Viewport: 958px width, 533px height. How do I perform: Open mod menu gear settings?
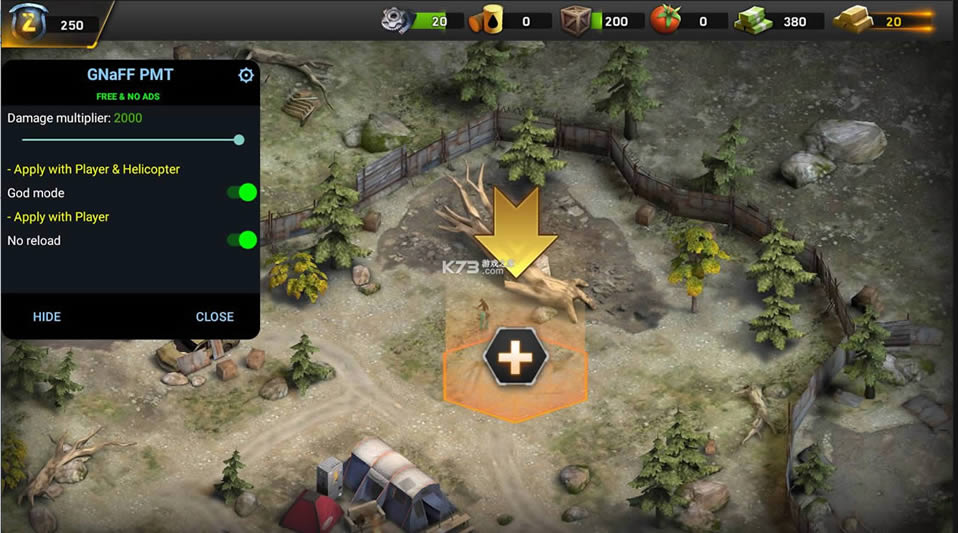click(x=246, y=76)
